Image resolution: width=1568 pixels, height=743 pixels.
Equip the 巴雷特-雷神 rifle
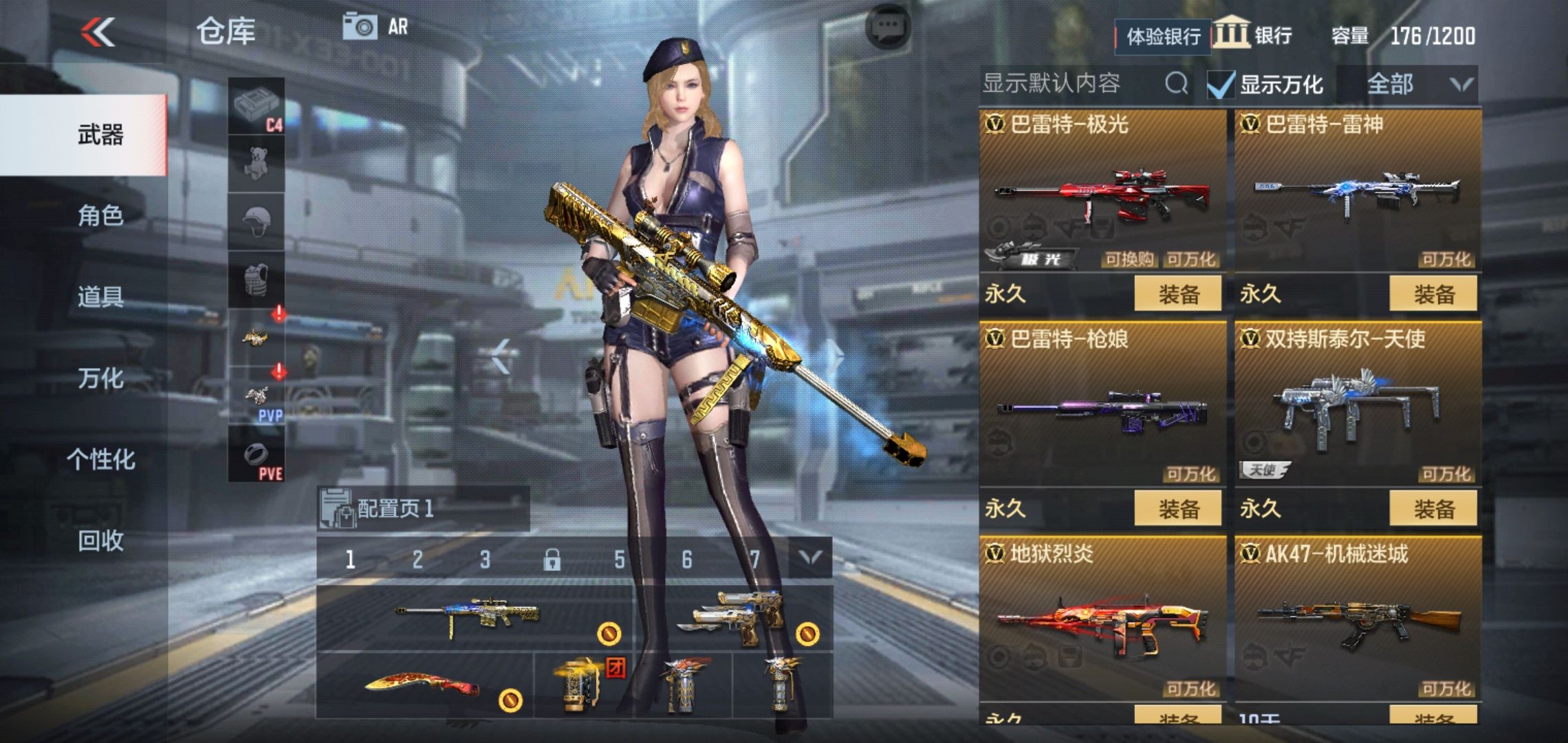1433,294
